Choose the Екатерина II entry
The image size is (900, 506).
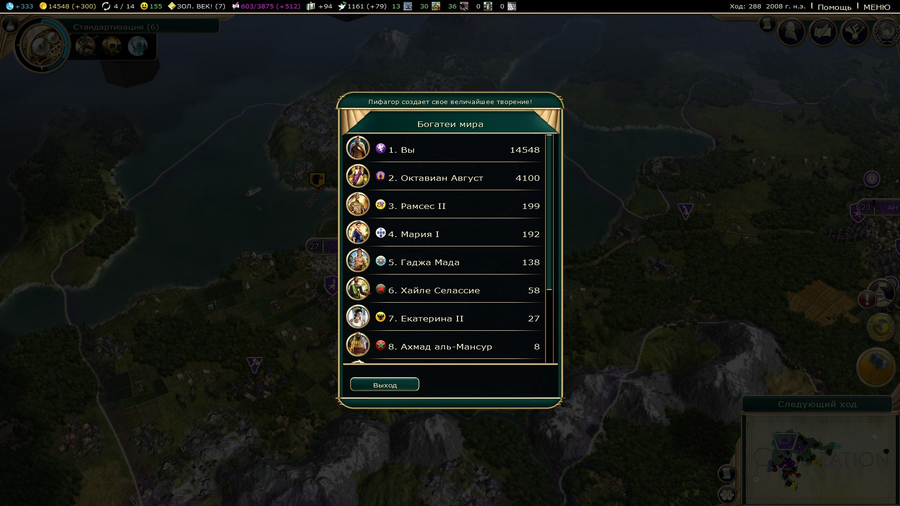445,318
